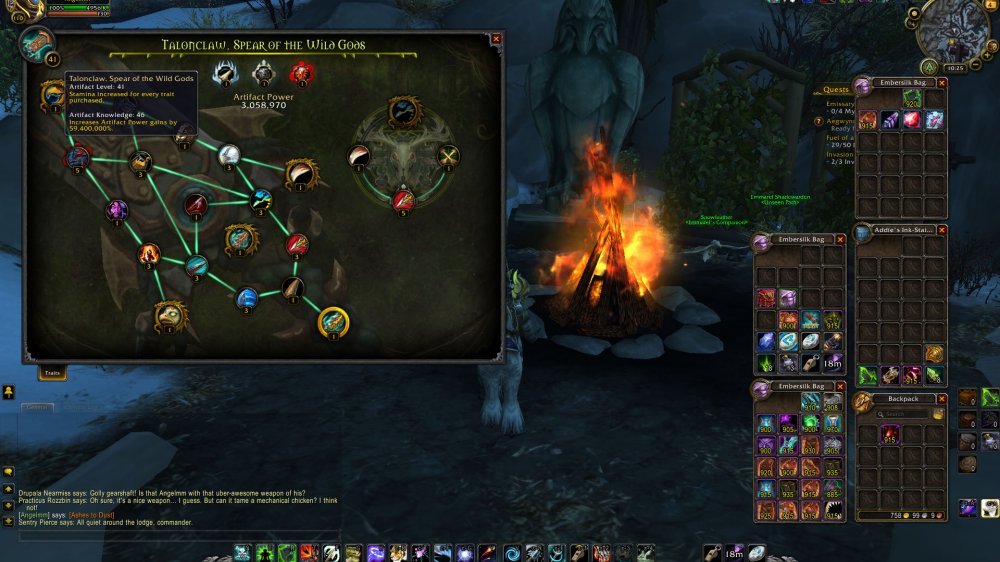Close the Addie's Ink-Stained bag
The image size is (1000, 562).
(x=941, y=230)
